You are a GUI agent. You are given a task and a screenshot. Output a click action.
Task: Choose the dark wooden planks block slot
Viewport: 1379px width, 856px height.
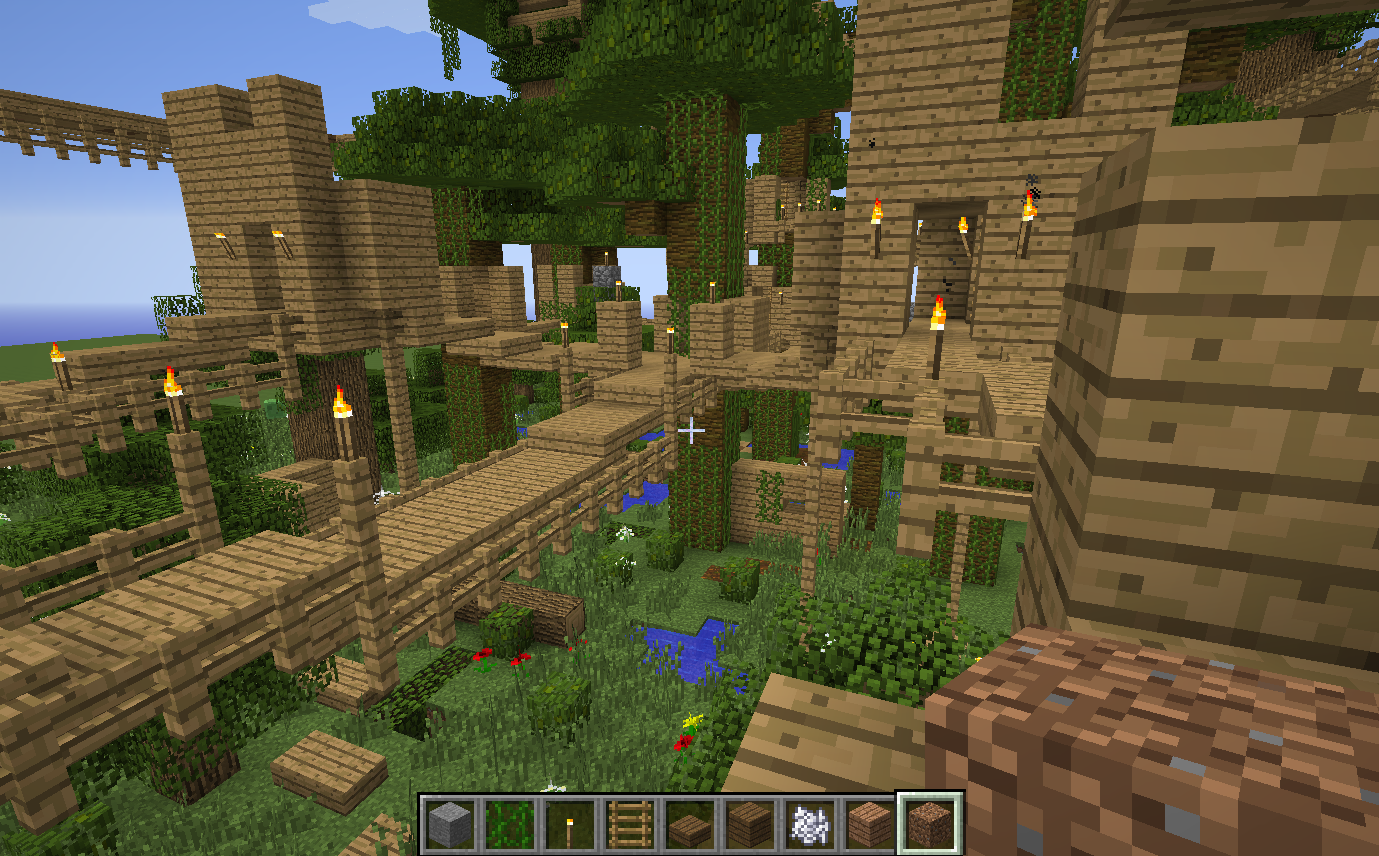[x=750, y=825]
